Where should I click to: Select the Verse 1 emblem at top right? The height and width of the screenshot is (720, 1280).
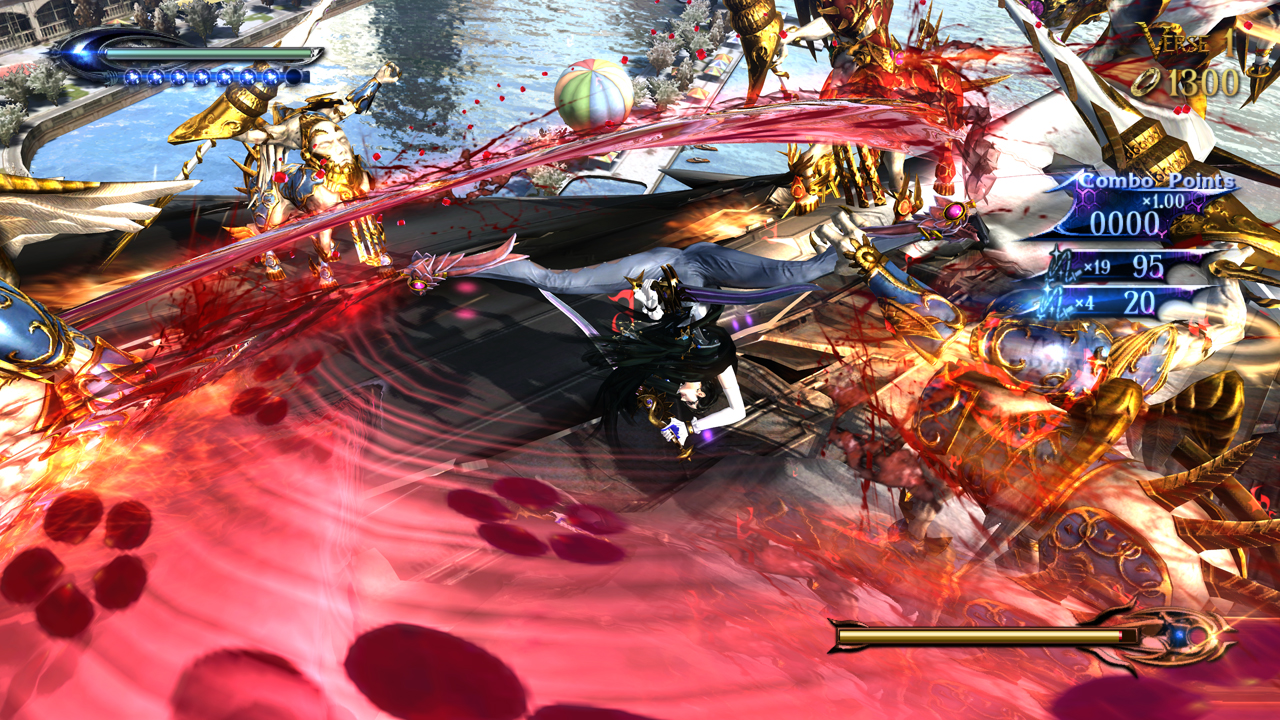pos(1185,42)
